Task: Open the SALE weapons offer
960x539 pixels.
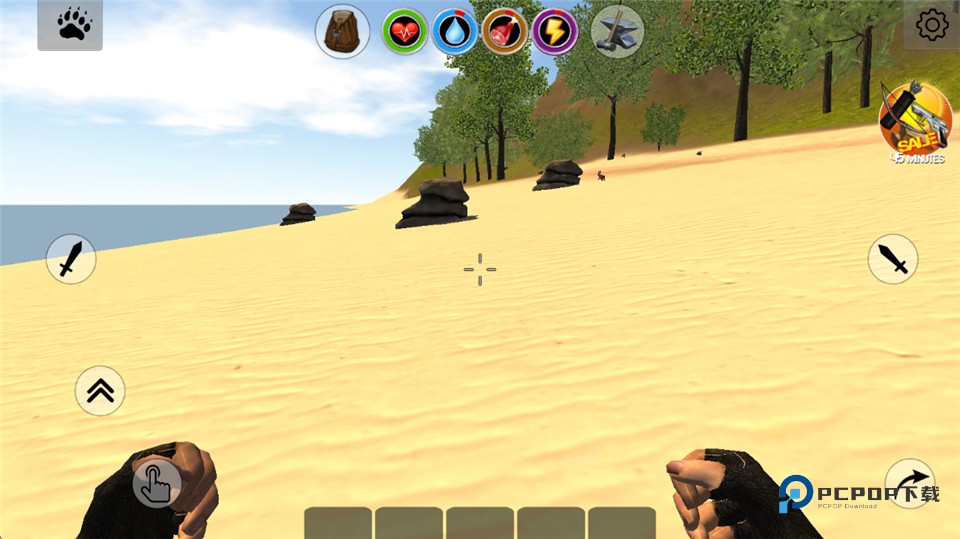Action: [x=915, y=121]
